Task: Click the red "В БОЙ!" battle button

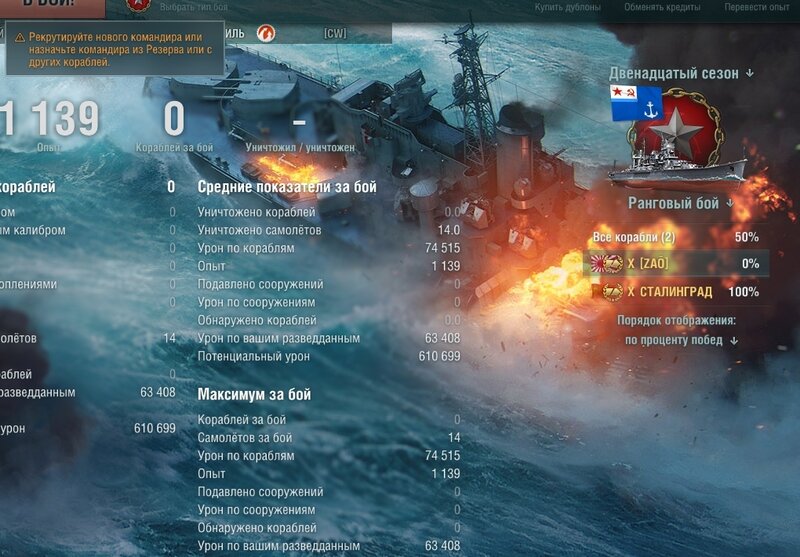Action: tap(50, 5)
